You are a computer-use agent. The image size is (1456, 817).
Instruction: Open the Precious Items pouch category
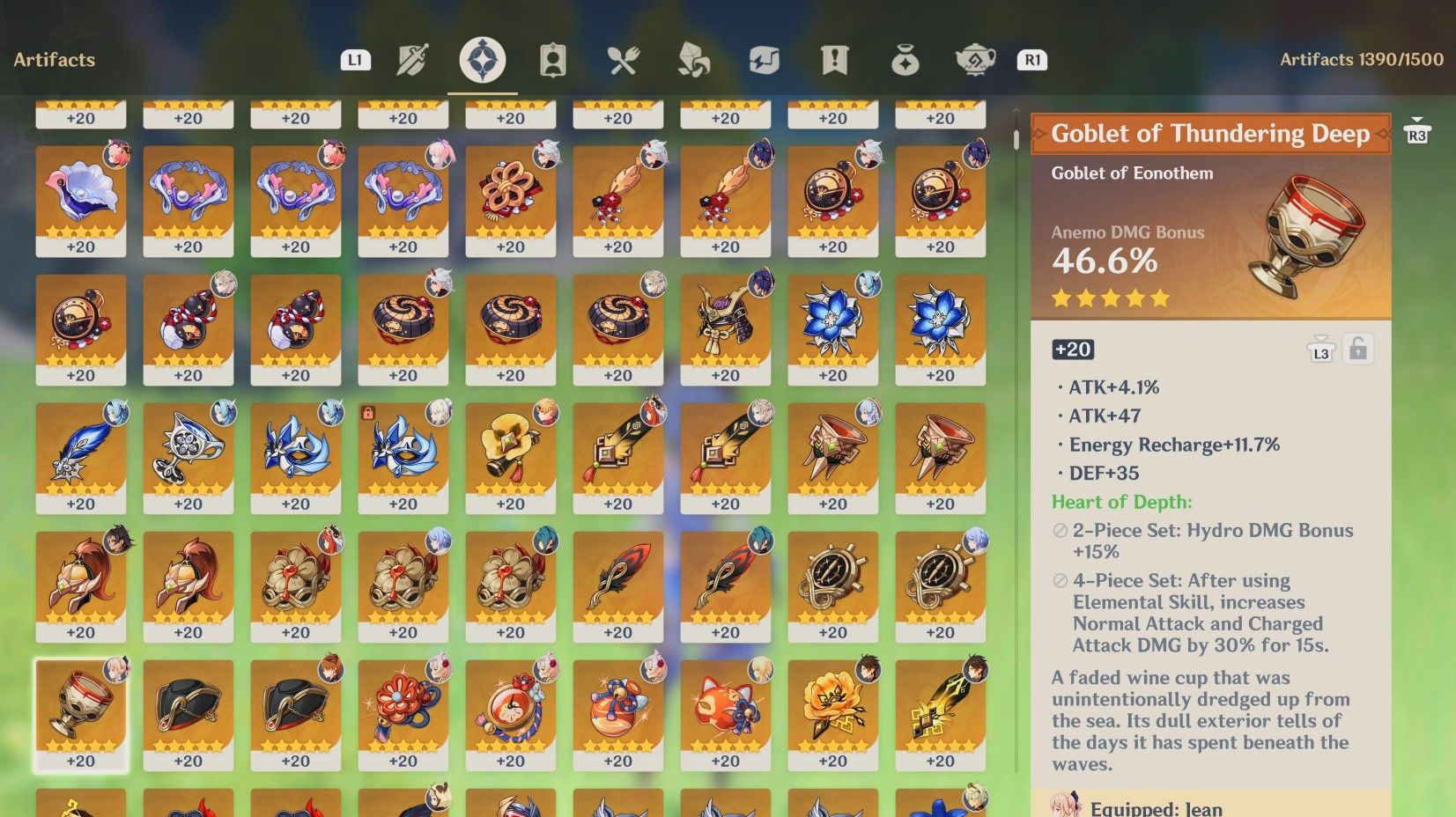tap(905, 59)
